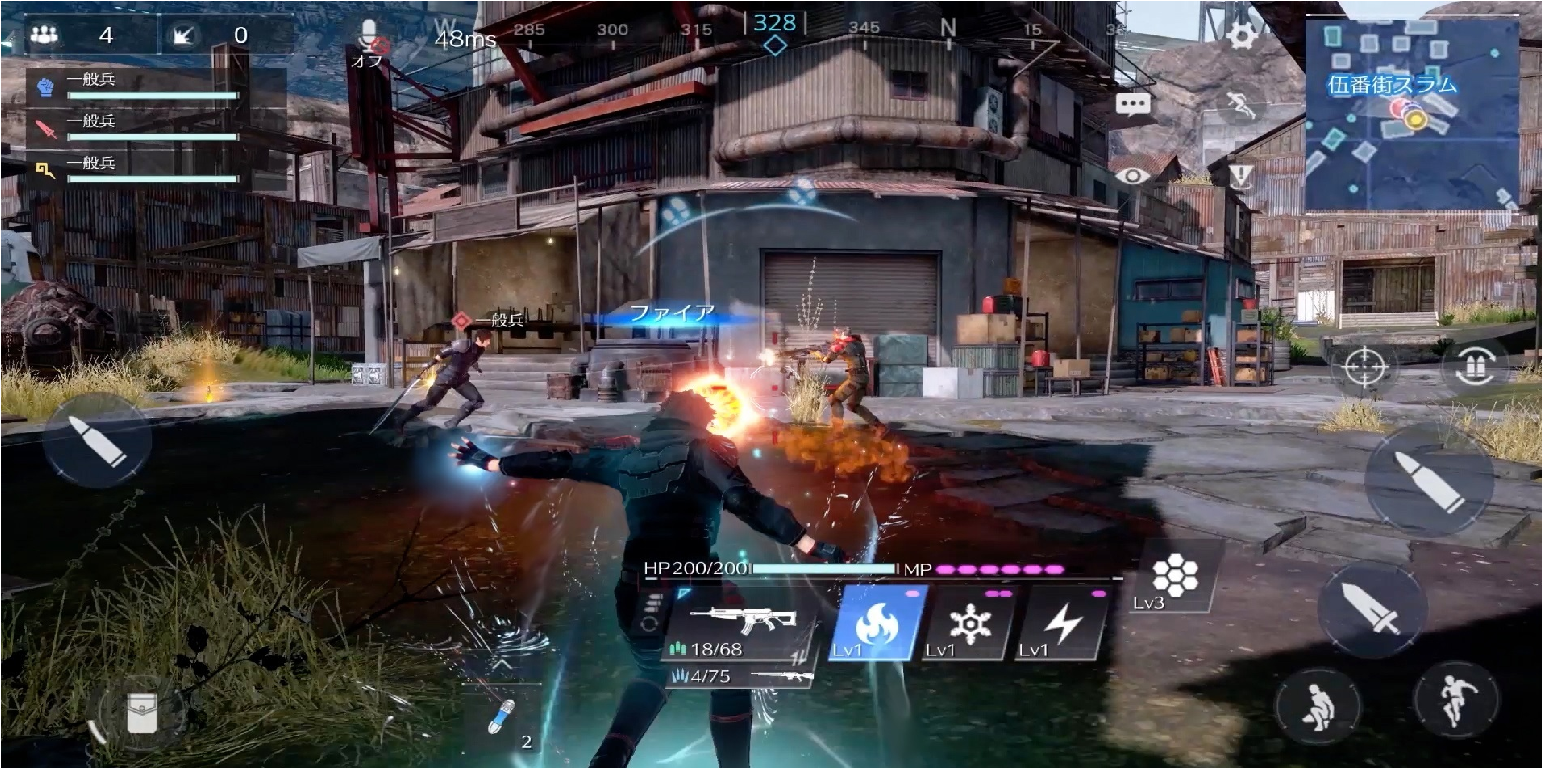The width and height of the screenshot is (1542, 768).
Task: Tap the eye view icon
Action: 1133,176
